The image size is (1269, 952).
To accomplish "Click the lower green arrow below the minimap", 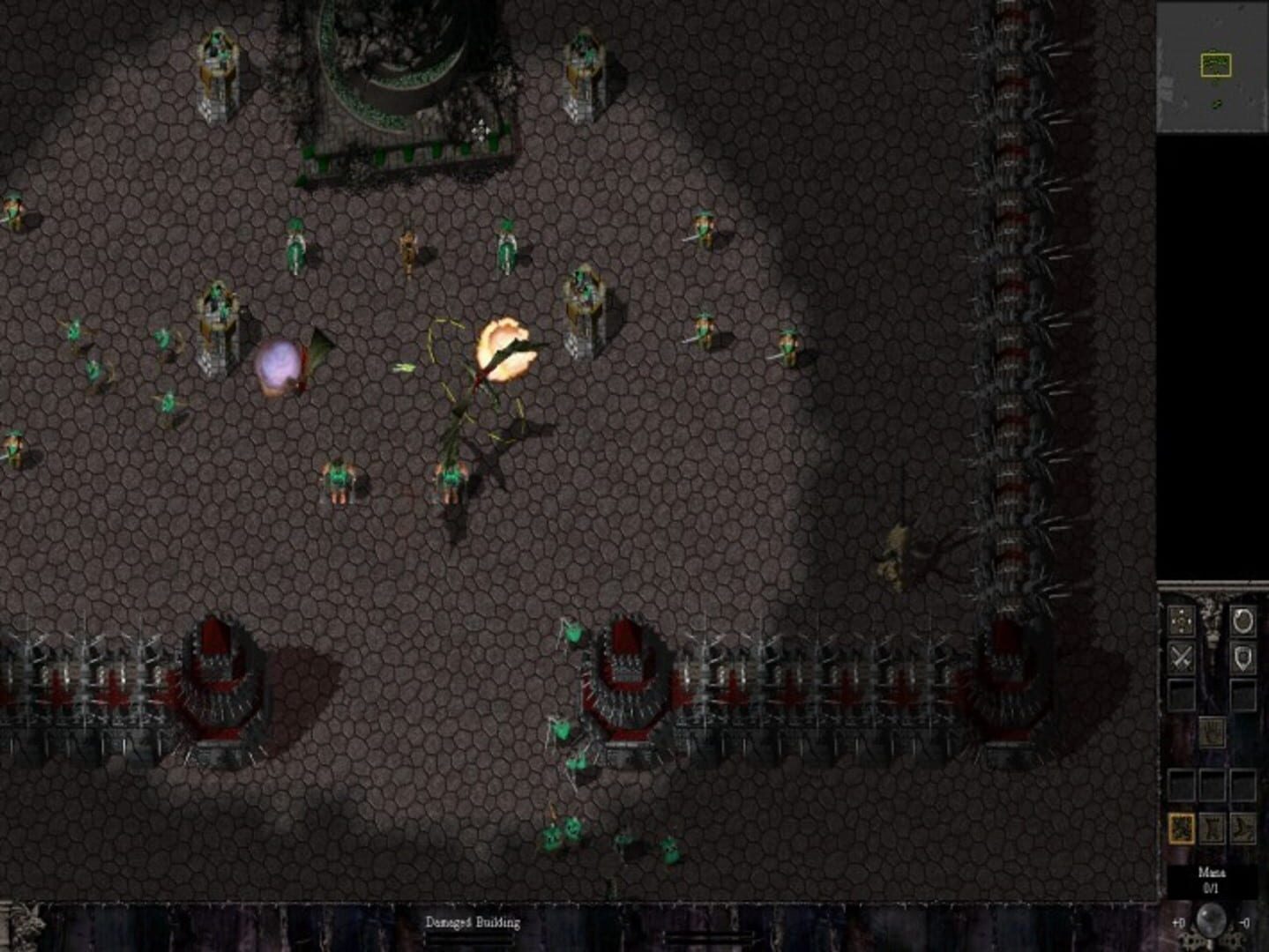I will (x=1217, y=105).
